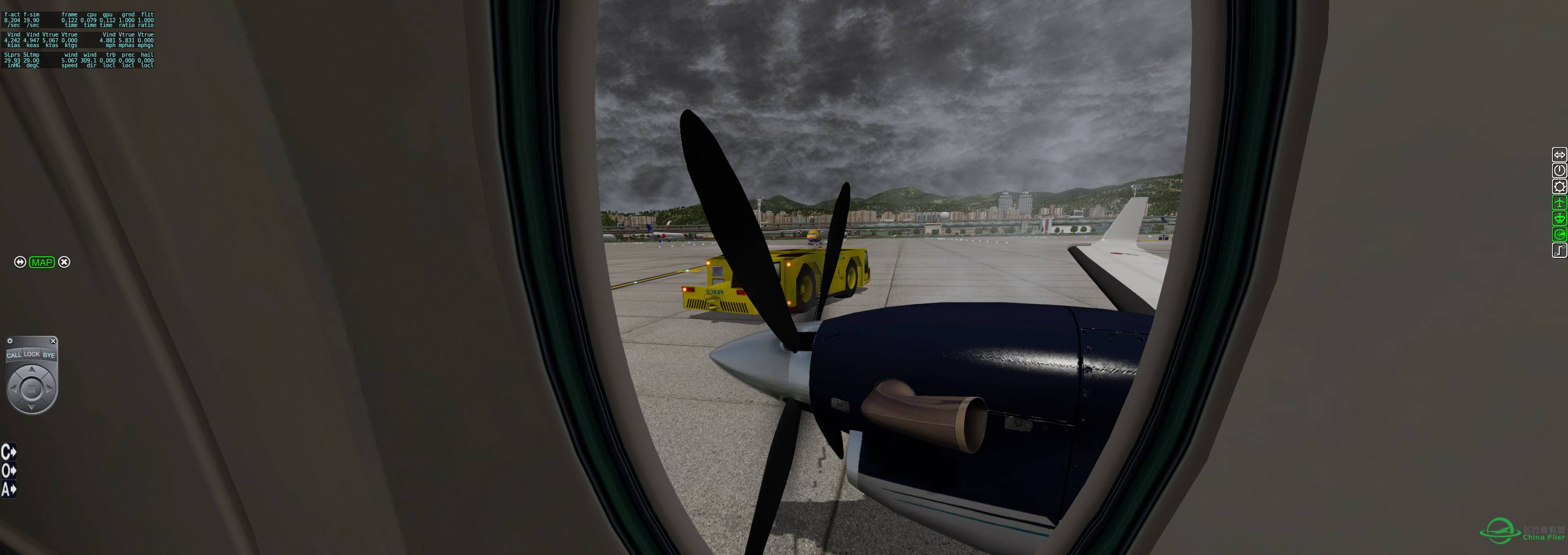Switch to the CALL tab on tug panel
The width and height of the screenshot is (1568, 555).
click(x=14, y=355)
